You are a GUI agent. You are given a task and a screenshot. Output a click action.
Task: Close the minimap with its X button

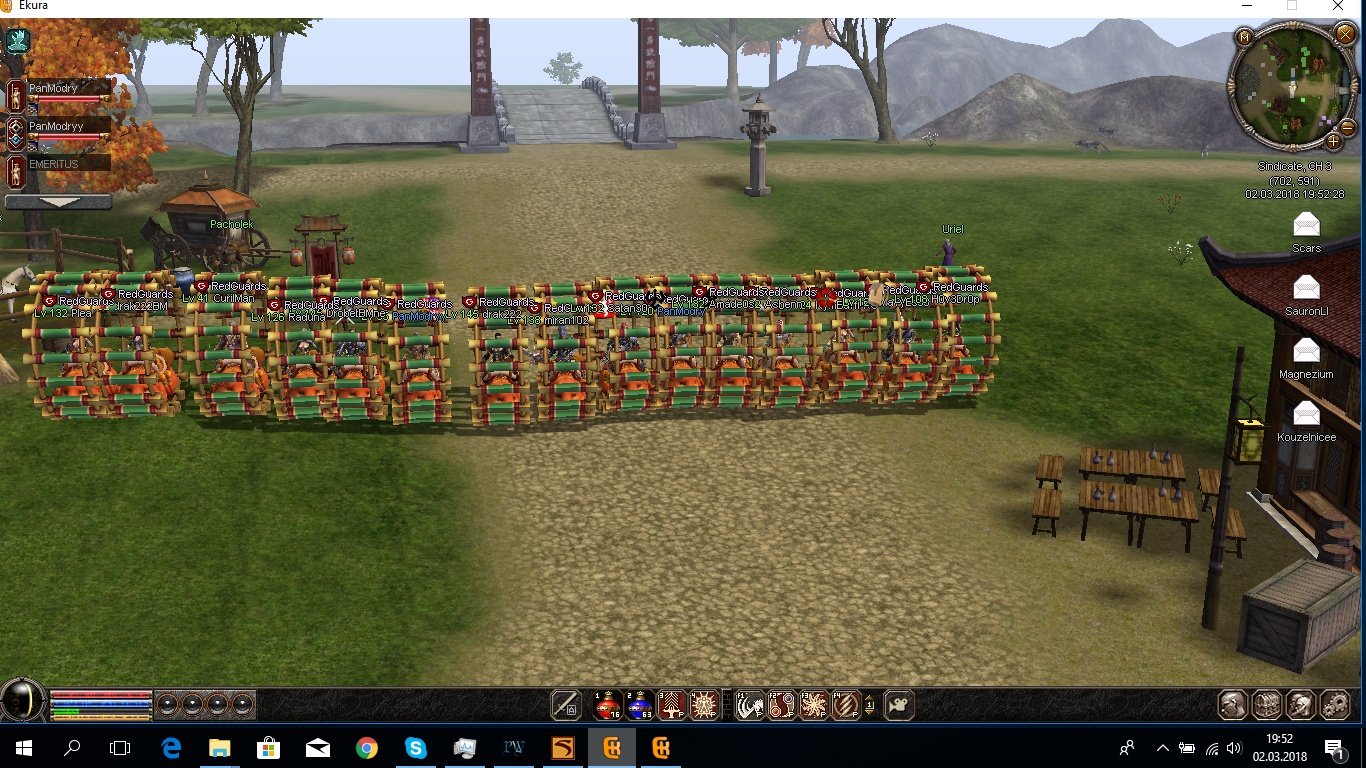pos(1344,35)
